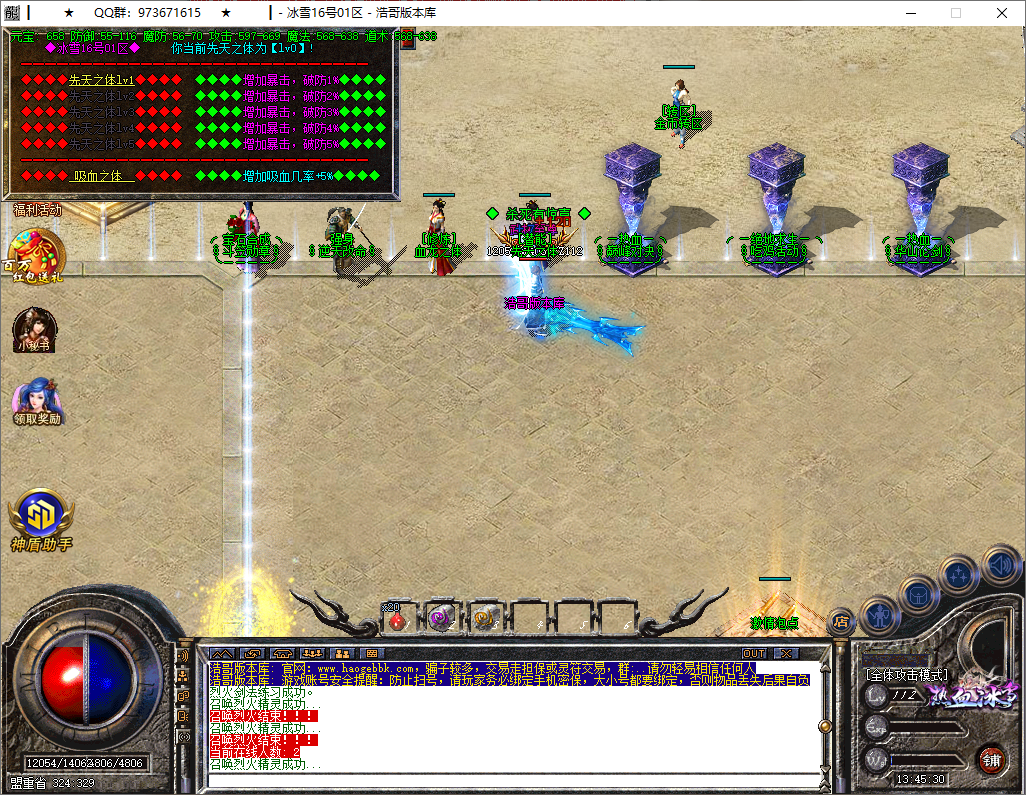The image size is (1026, 795).
Task: Select the third hotbar slot item
Action: [485, 620]
